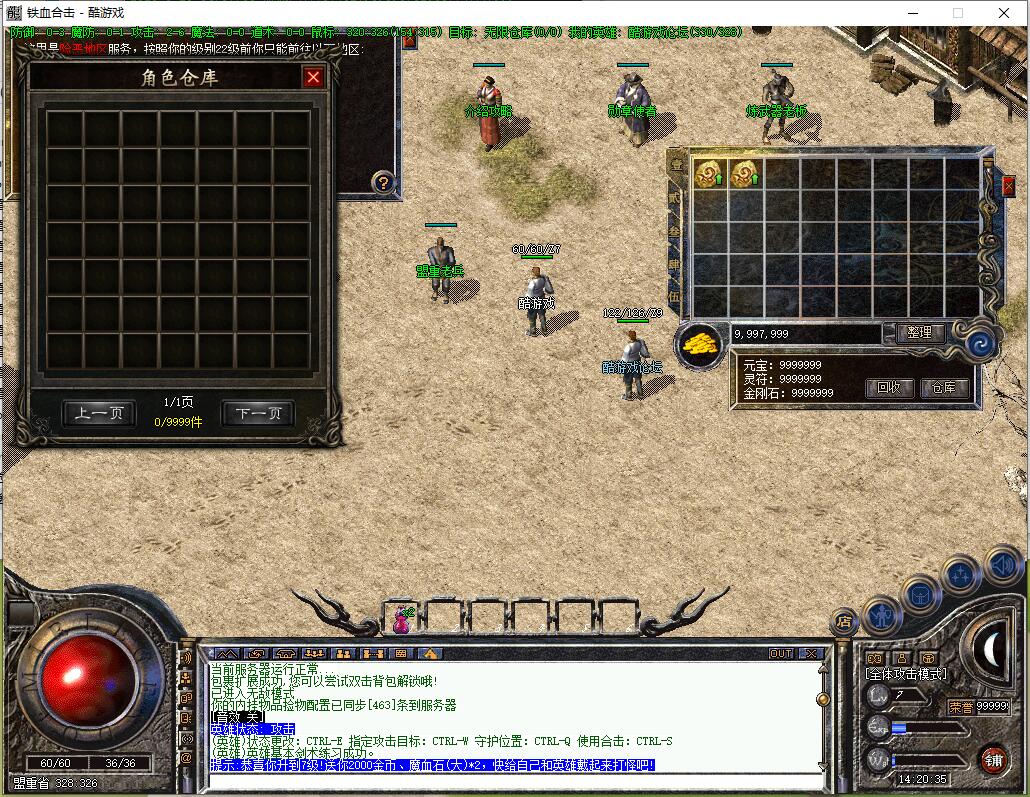The image size is (1030, 797).
Task: Go to previous warehouse page 上一页
Action: tap(99, 413)
